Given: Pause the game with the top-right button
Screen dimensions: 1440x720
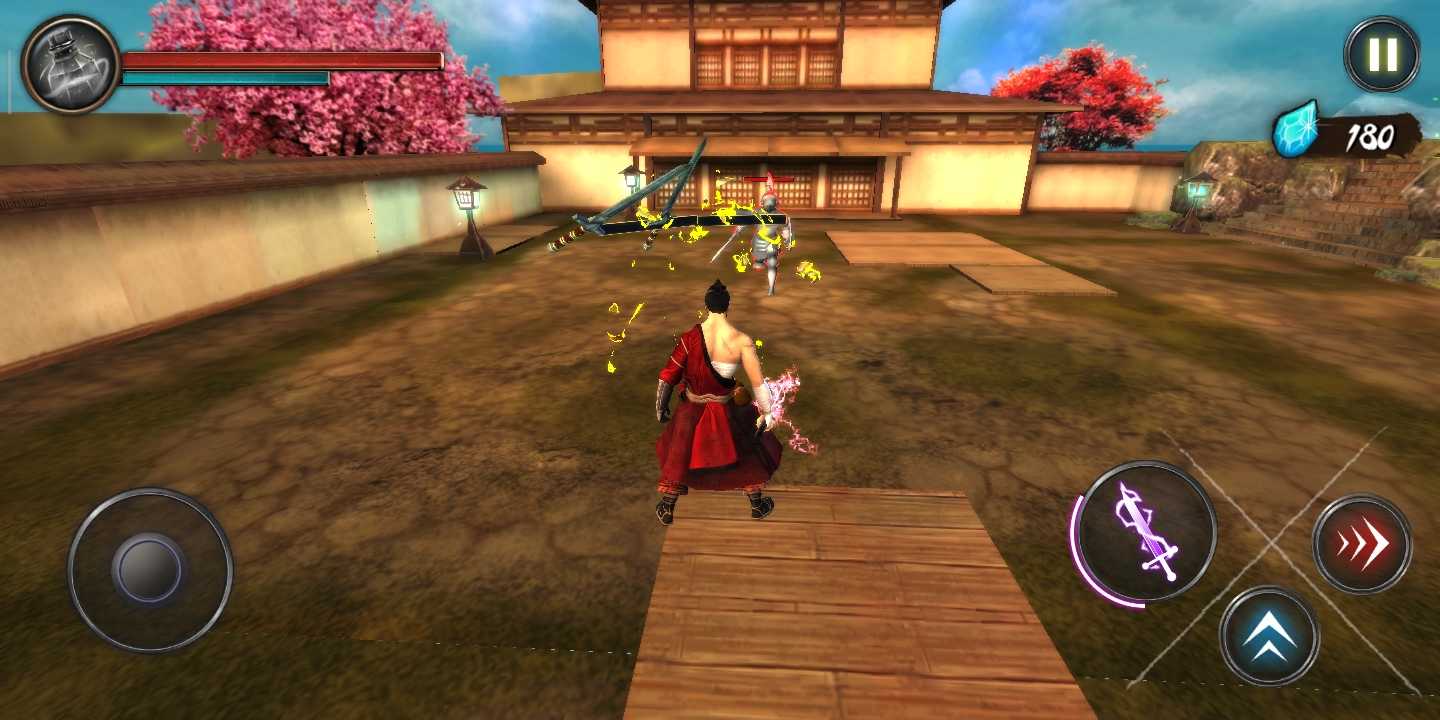Looking at the screenshot, I should click(1380, 54).
